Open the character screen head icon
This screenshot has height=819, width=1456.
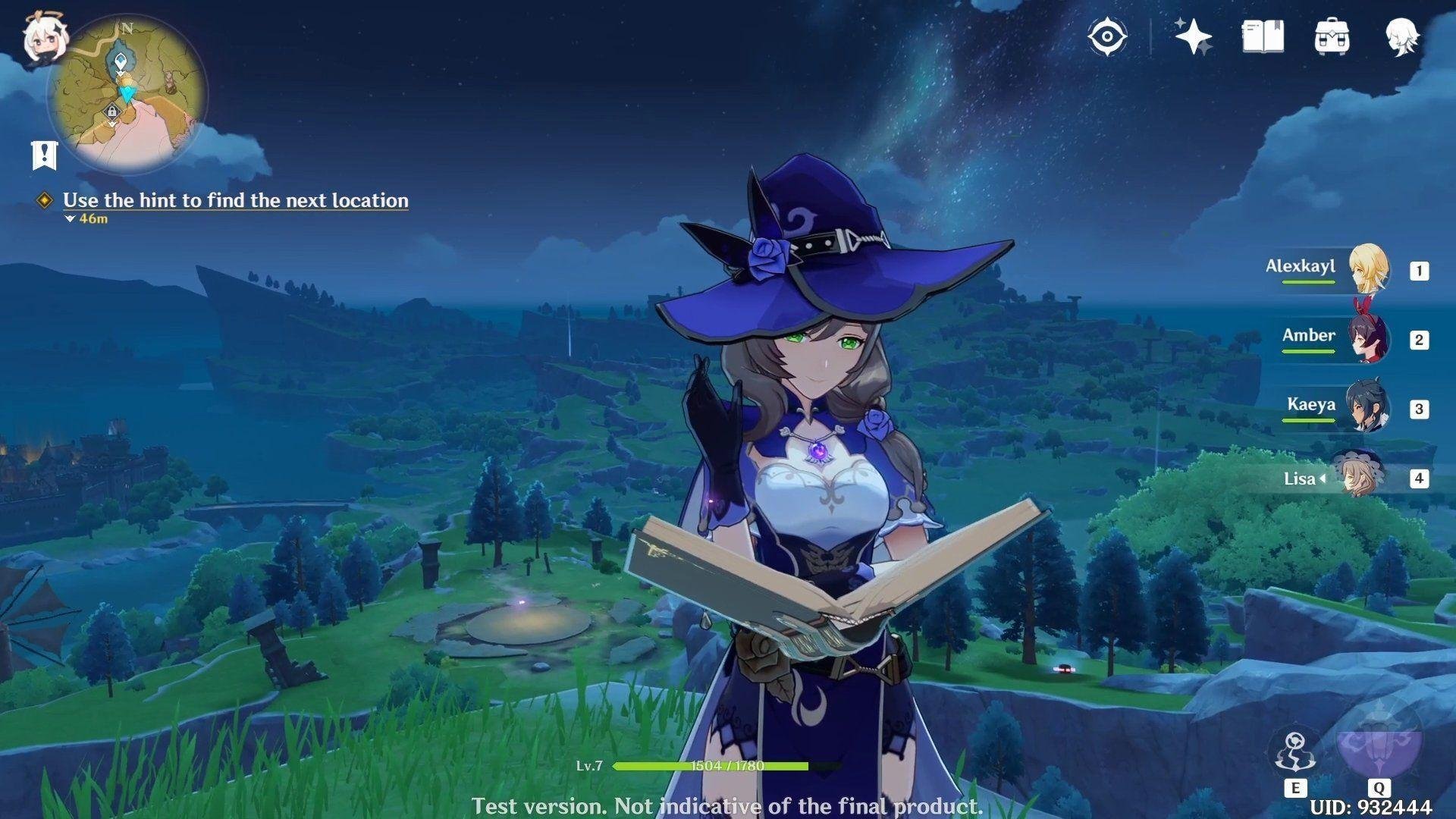pos(1402,36)
